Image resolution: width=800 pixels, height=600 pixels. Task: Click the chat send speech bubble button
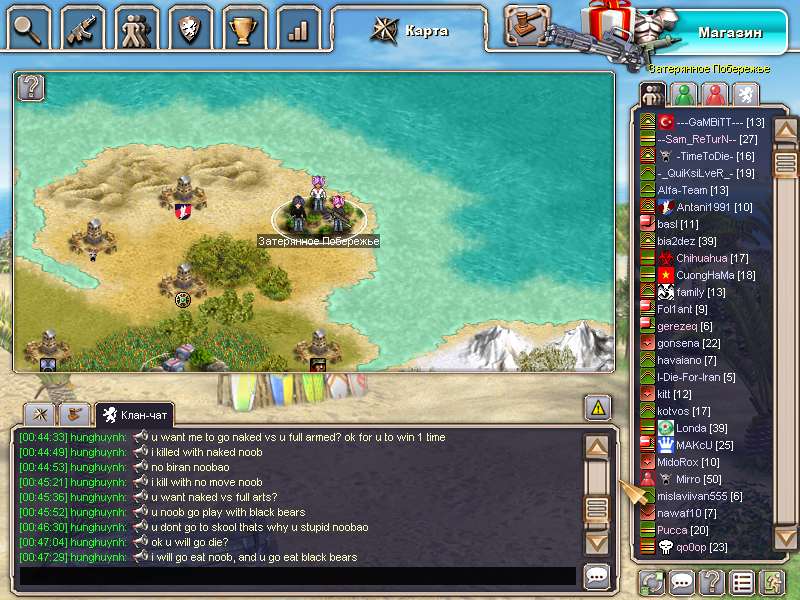click(597, 576)
